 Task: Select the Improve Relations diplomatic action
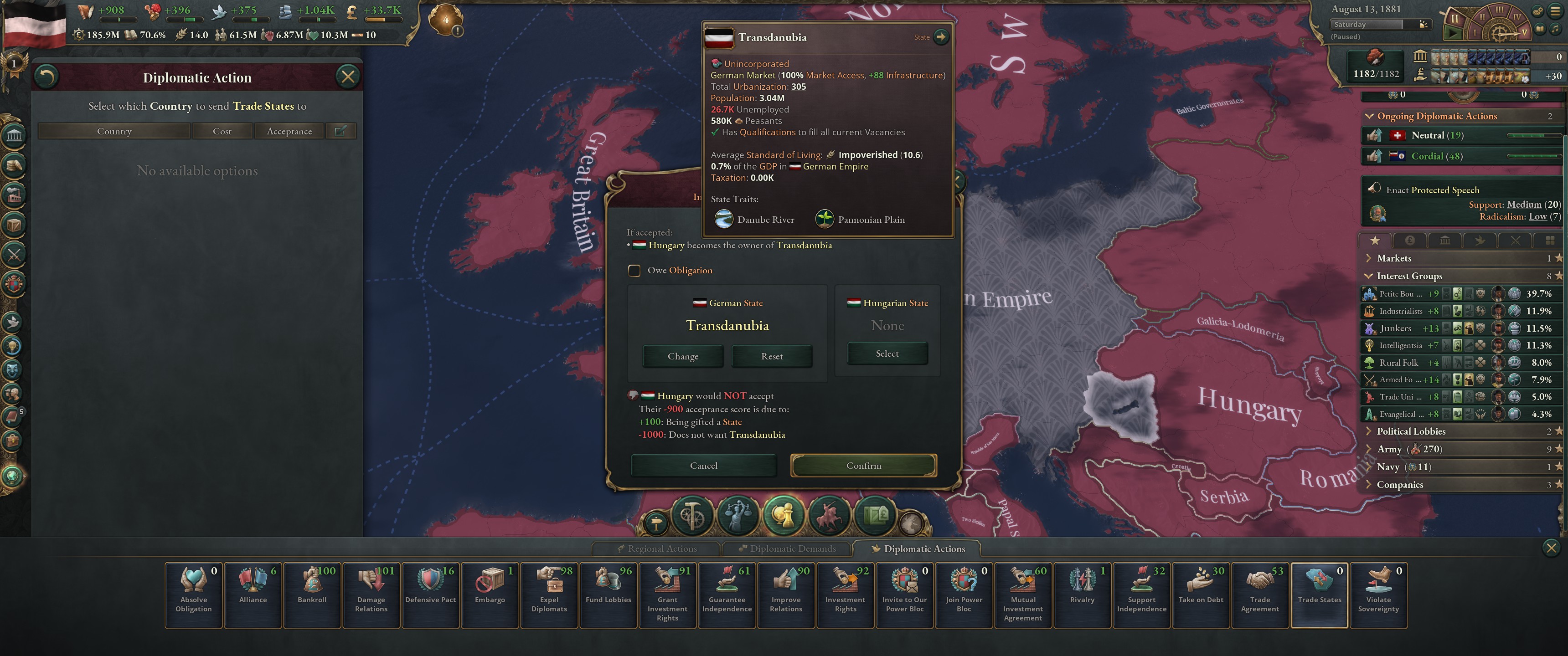click(786, 594)
